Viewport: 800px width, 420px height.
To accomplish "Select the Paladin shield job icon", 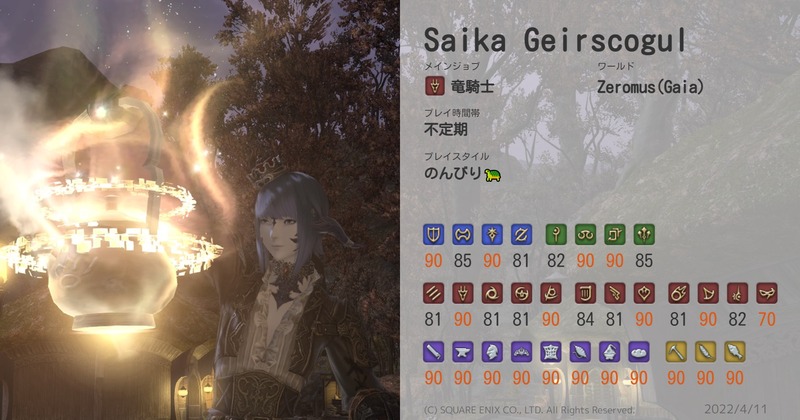I will (x=434, y=235).
